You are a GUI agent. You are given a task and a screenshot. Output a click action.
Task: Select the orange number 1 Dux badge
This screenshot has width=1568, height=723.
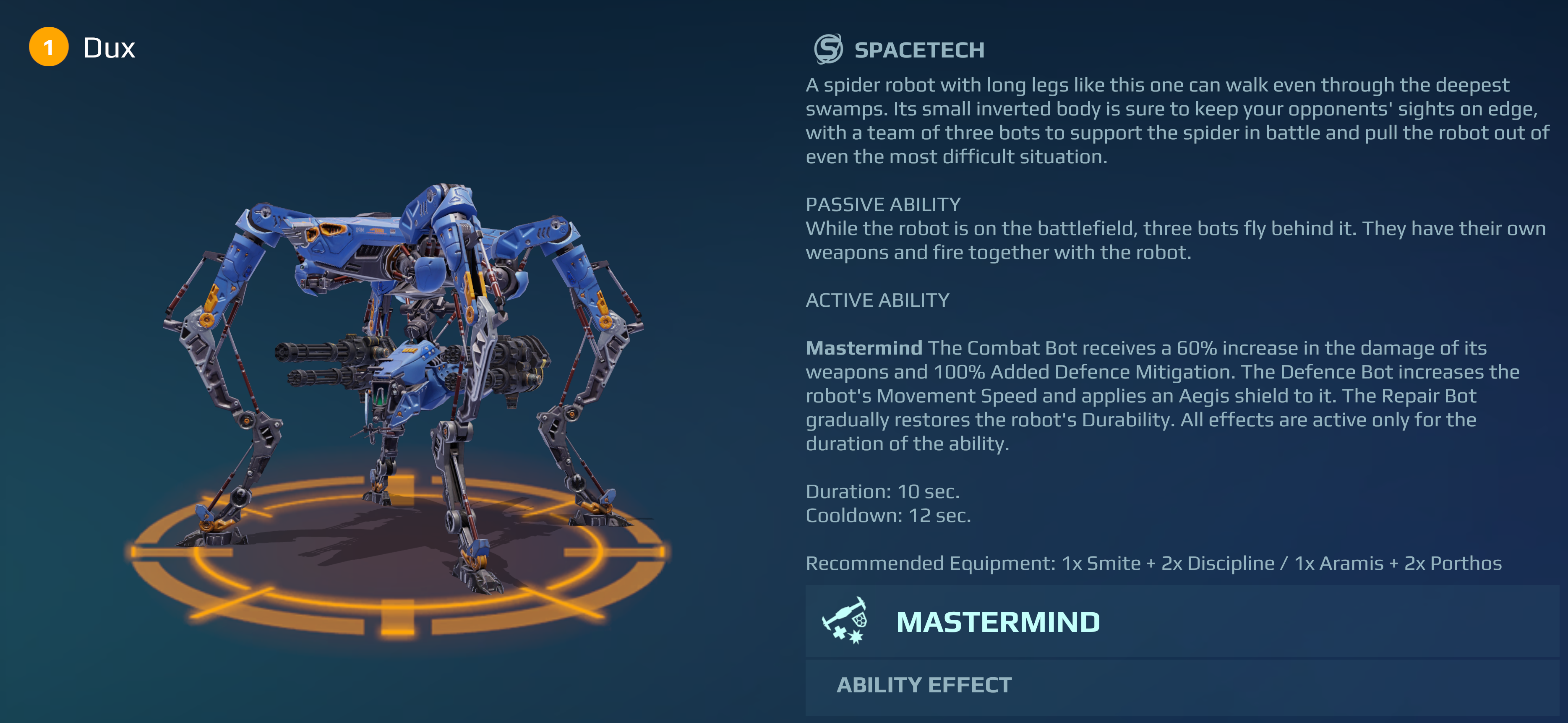(49, 47)
